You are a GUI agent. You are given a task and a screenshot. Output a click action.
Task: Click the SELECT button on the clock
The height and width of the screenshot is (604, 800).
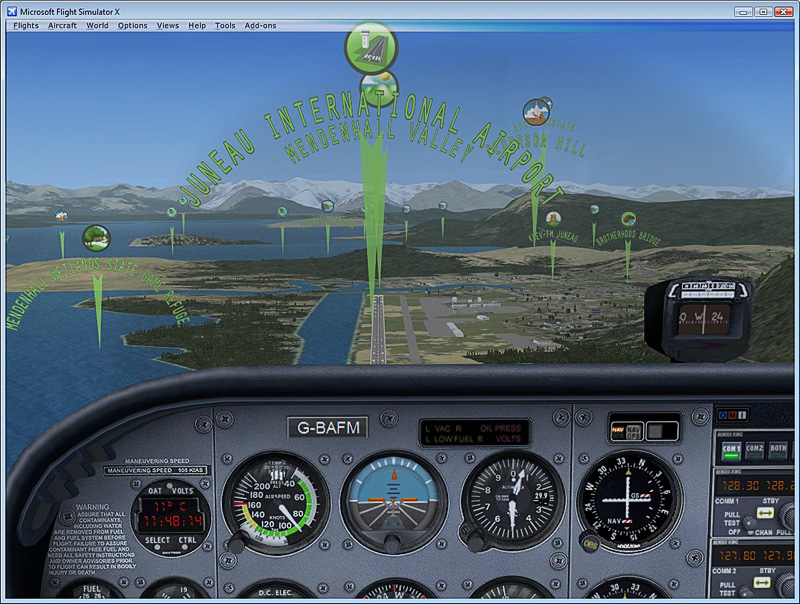[158, 540]
